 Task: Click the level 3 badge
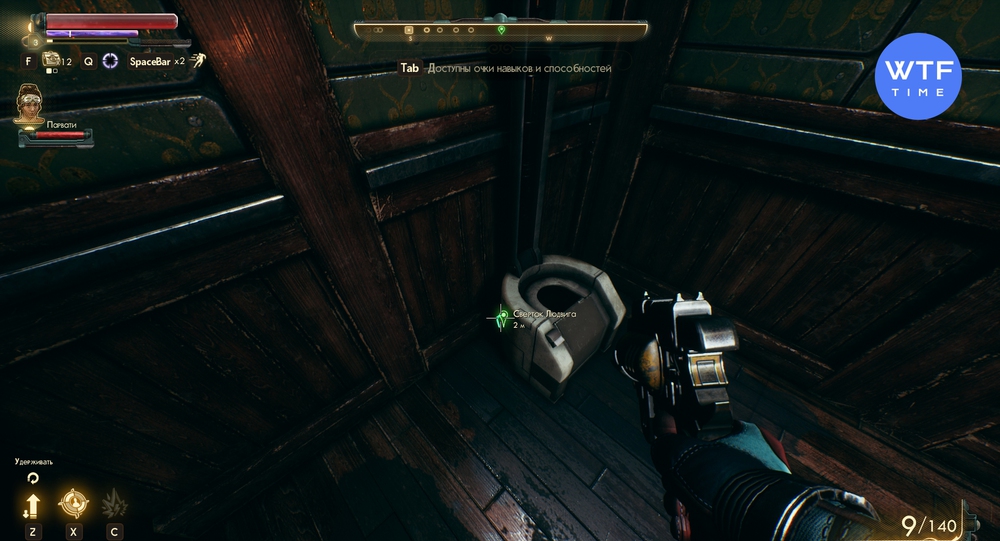(37, 42)
